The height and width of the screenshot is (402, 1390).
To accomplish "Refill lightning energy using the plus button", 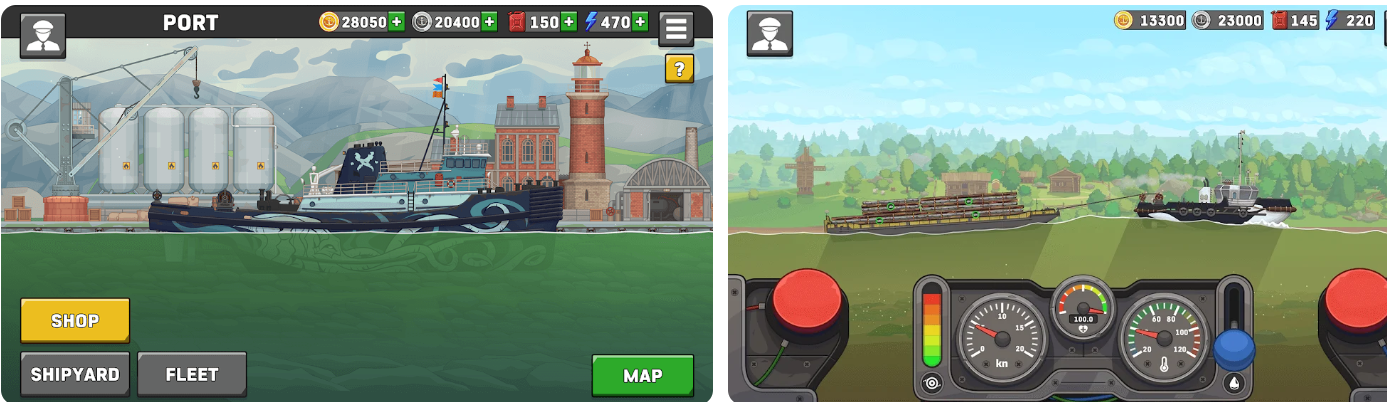I will (640, 22).
